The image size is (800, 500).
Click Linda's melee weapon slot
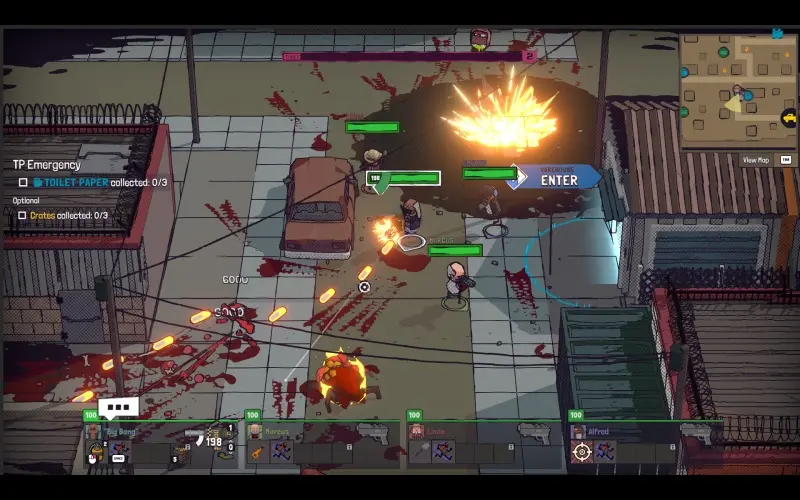click(x=419, y=452)
